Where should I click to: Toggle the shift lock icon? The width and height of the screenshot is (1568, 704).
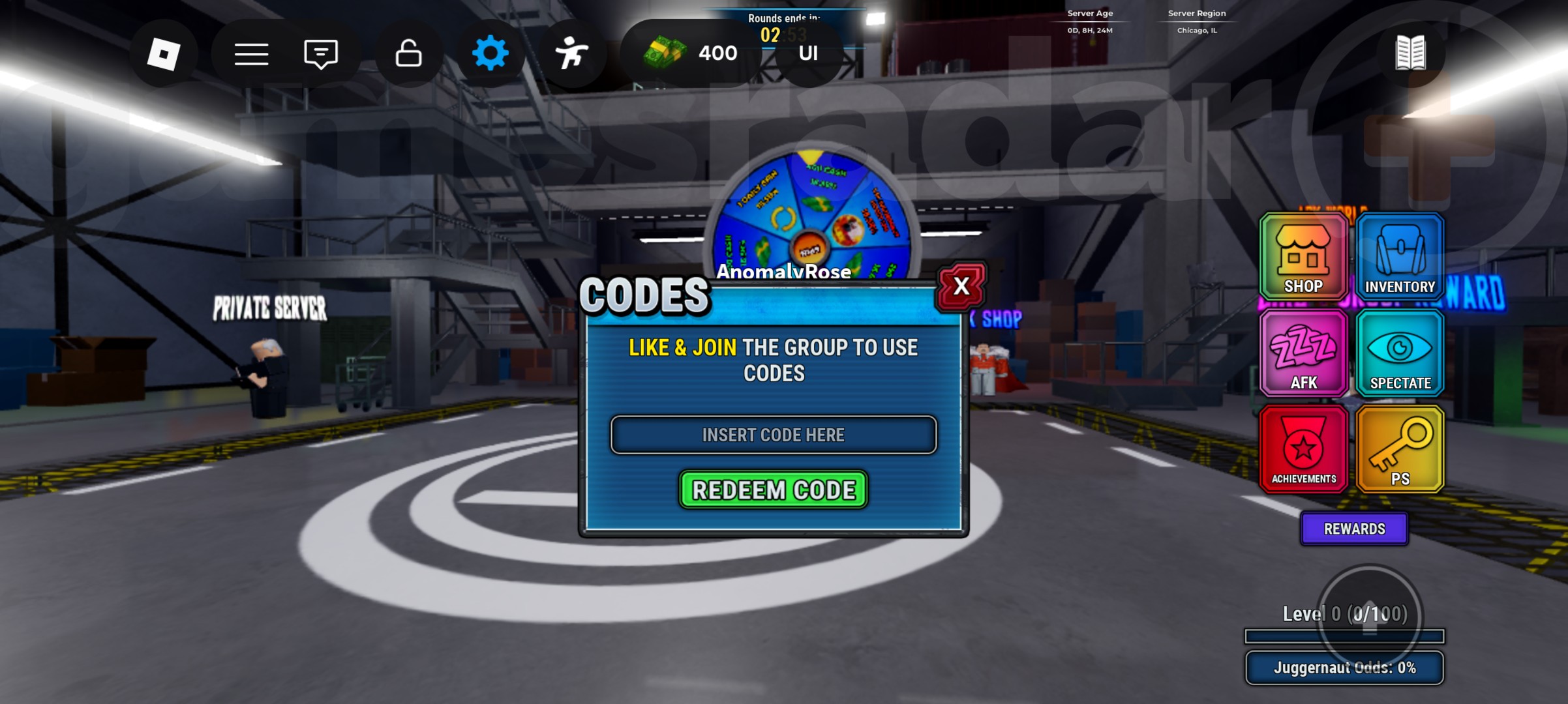point(406,53)
